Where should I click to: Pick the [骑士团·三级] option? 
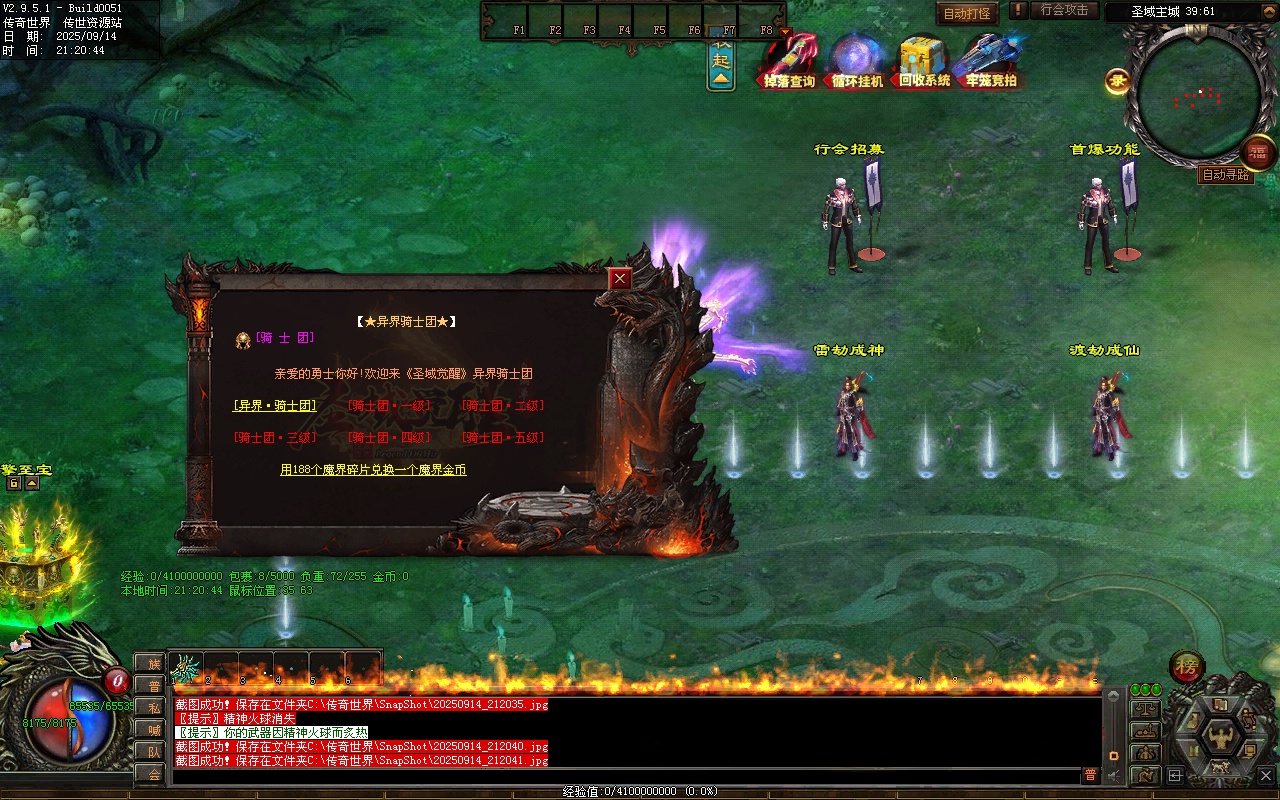point(275,438)
